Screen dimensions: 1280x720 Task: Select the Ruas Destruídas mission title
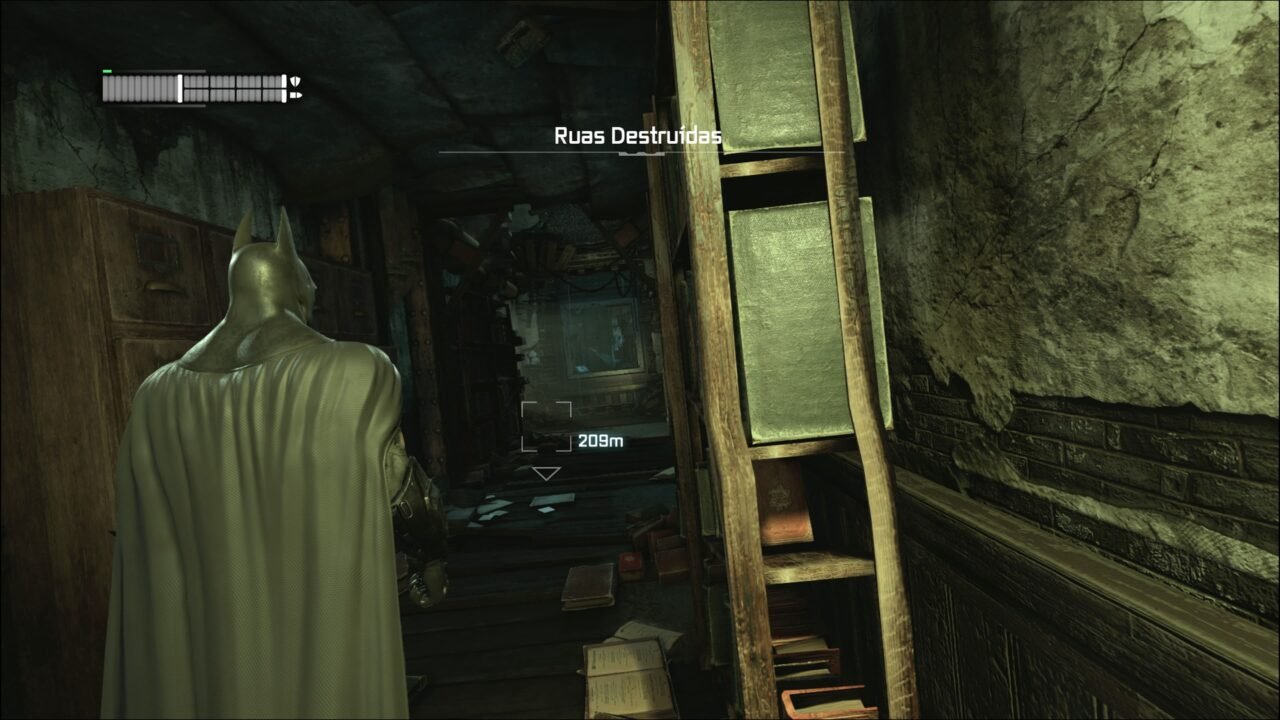(636, 134)
